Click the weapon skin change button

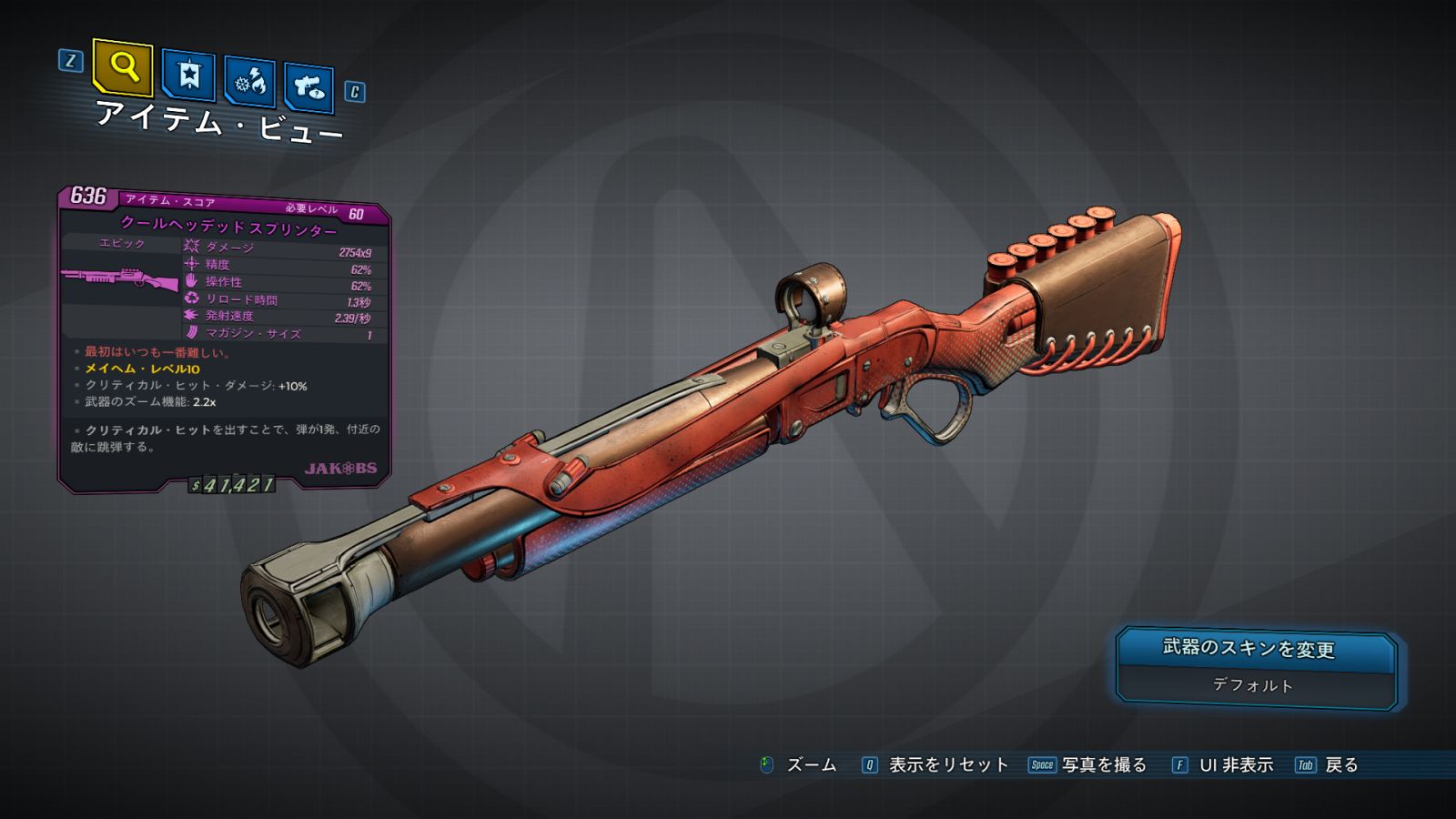1256,649
